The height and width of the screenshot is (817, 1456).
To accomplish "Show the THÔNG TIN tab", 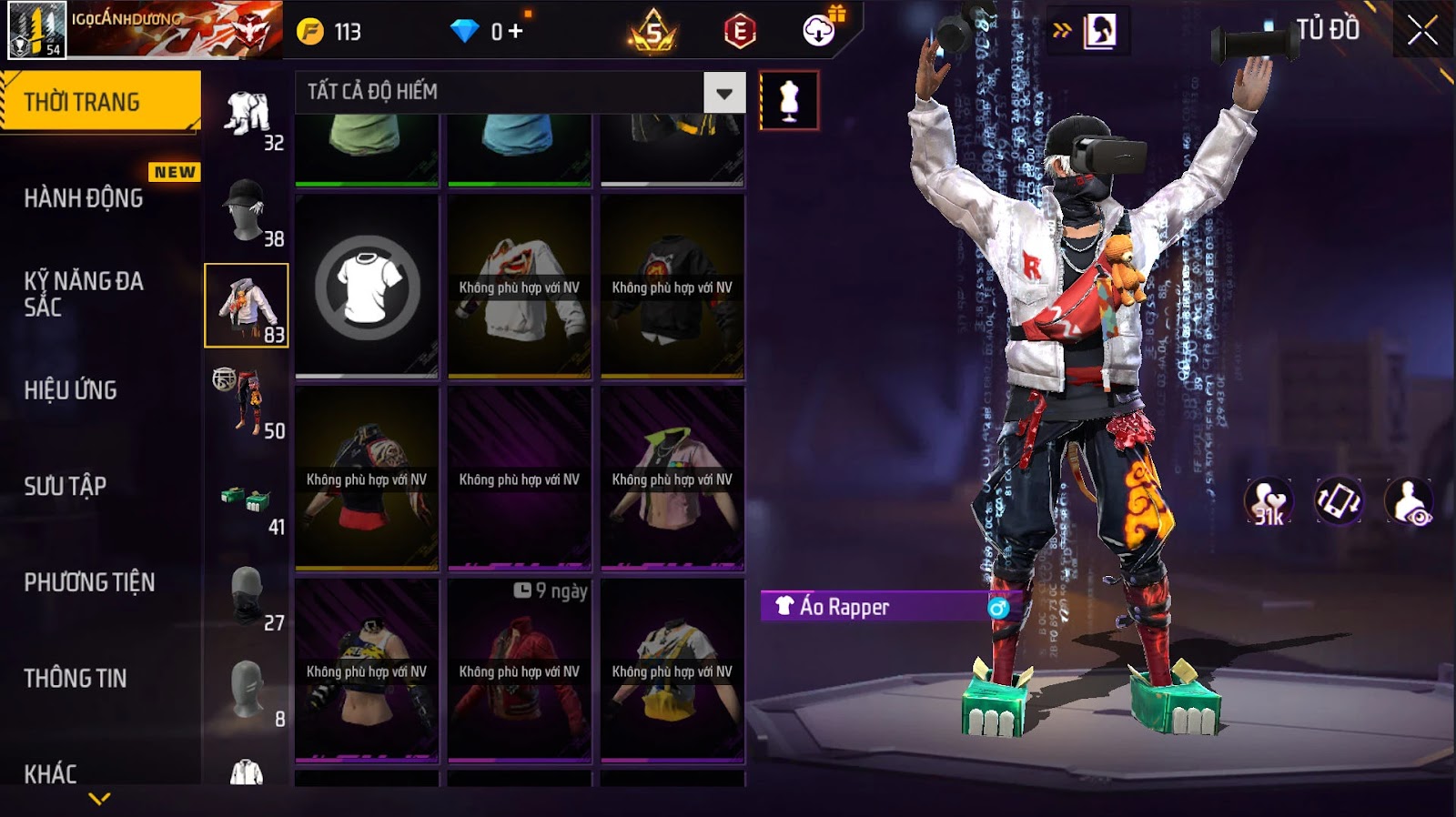I will [x=76, y=679].
